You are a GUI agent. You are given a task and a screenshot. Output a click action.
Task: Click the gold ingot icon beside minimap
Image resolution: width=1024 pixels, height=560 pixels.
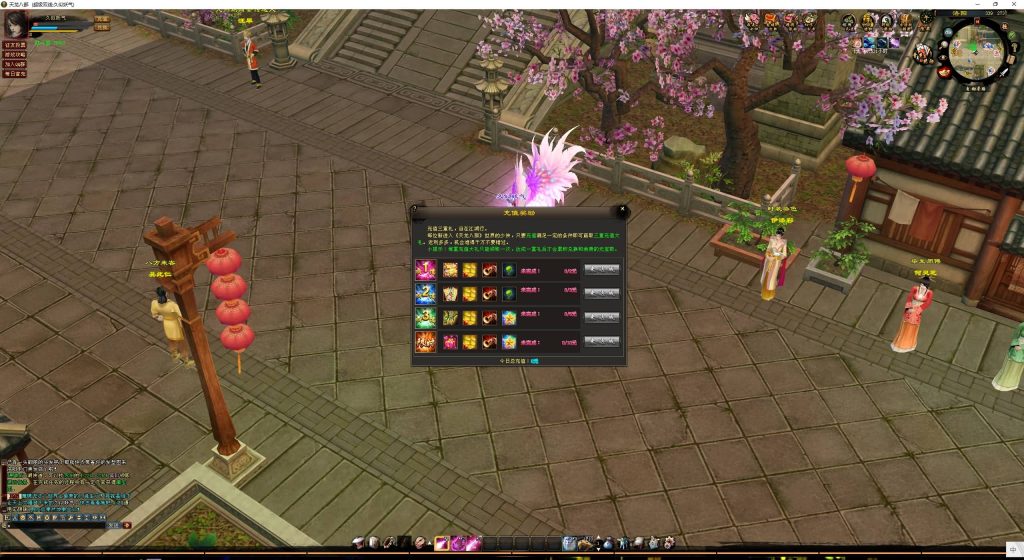[x=943, y=72]
